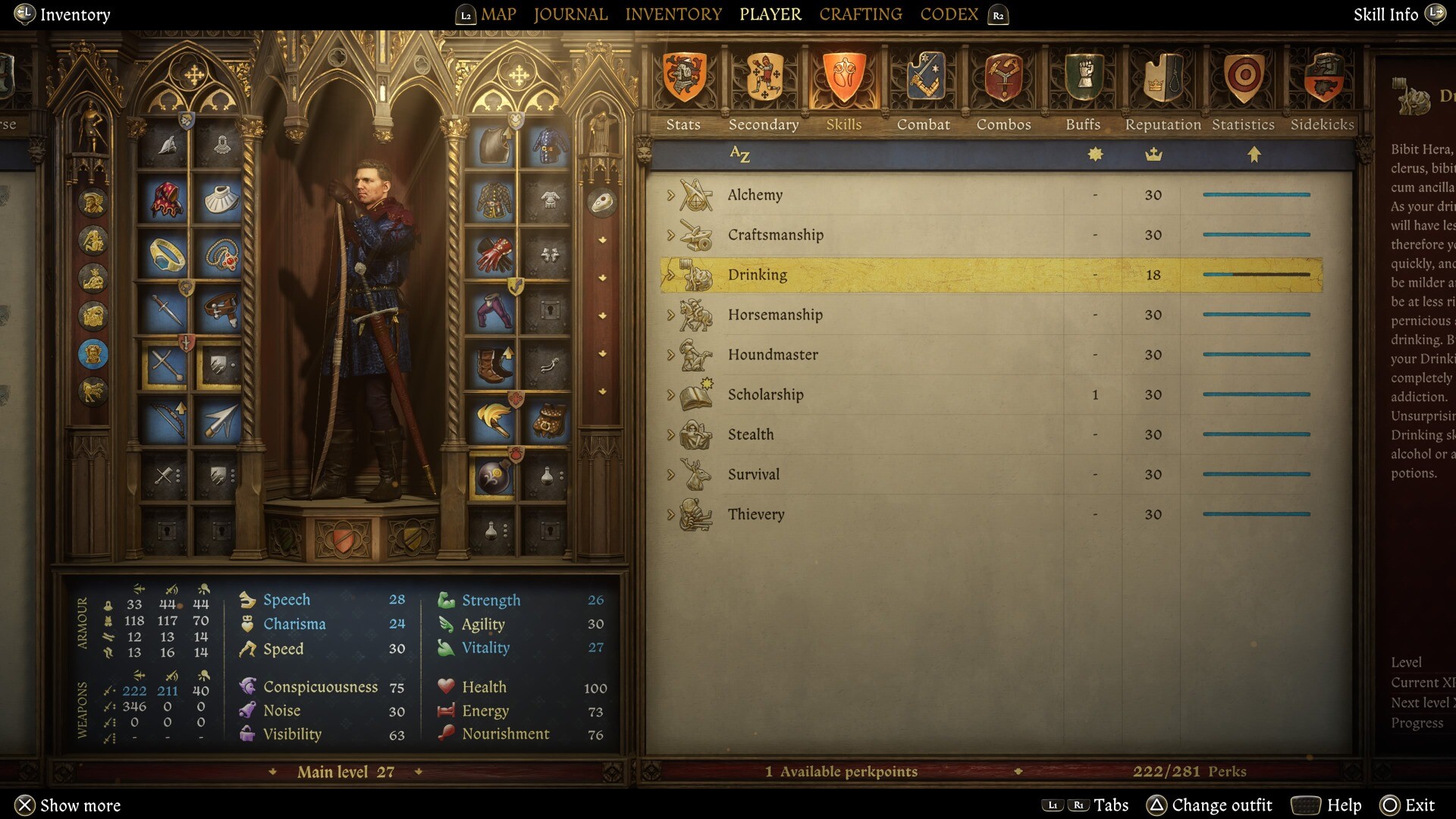
Task: View the Combos tab
Action: tap(1003, 91)
